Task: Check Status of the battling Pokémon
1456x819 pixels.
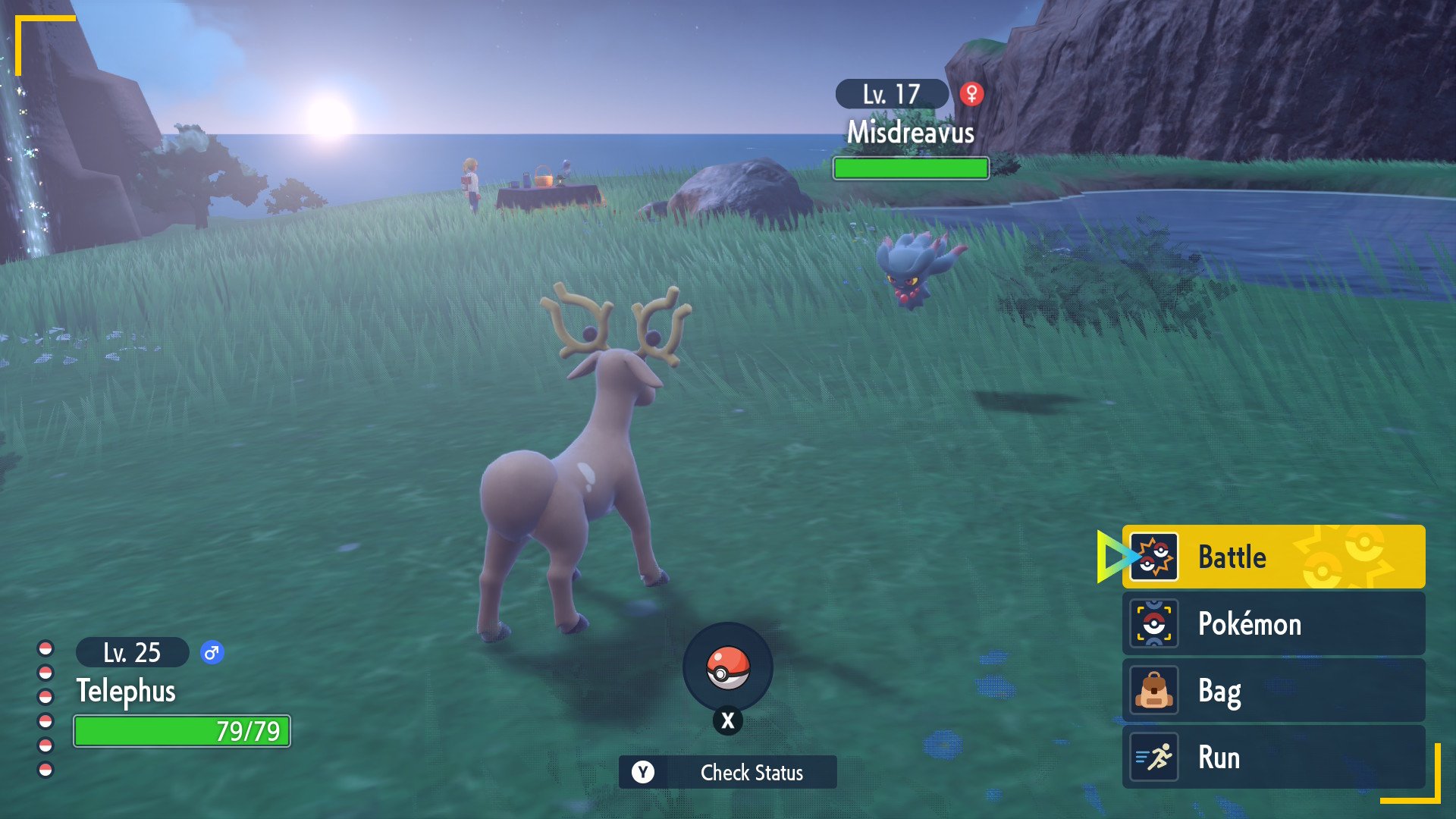Action: point(728,772)
